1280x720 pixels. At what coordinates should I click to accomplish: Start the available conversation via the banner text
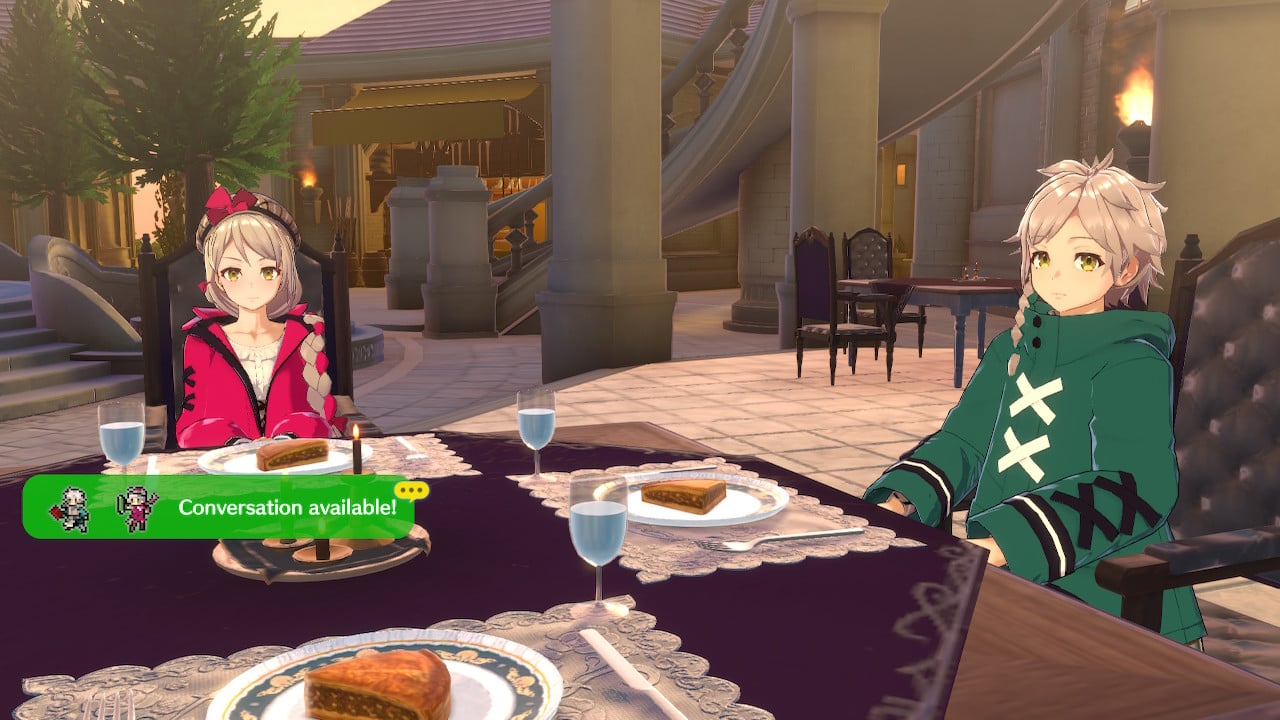pos(290,507)
